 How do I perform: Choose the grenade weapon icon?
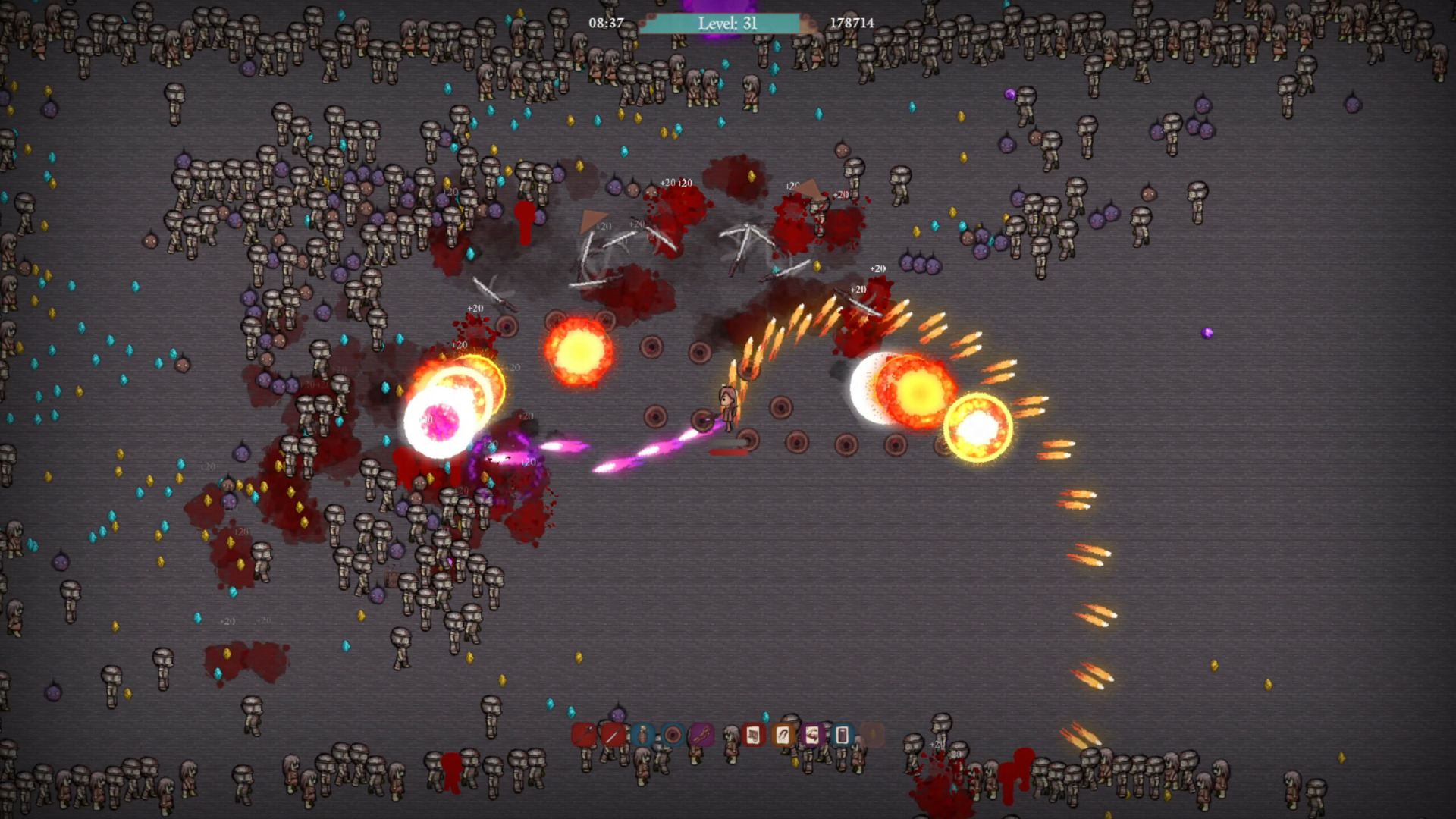click(x=642, y=734)
